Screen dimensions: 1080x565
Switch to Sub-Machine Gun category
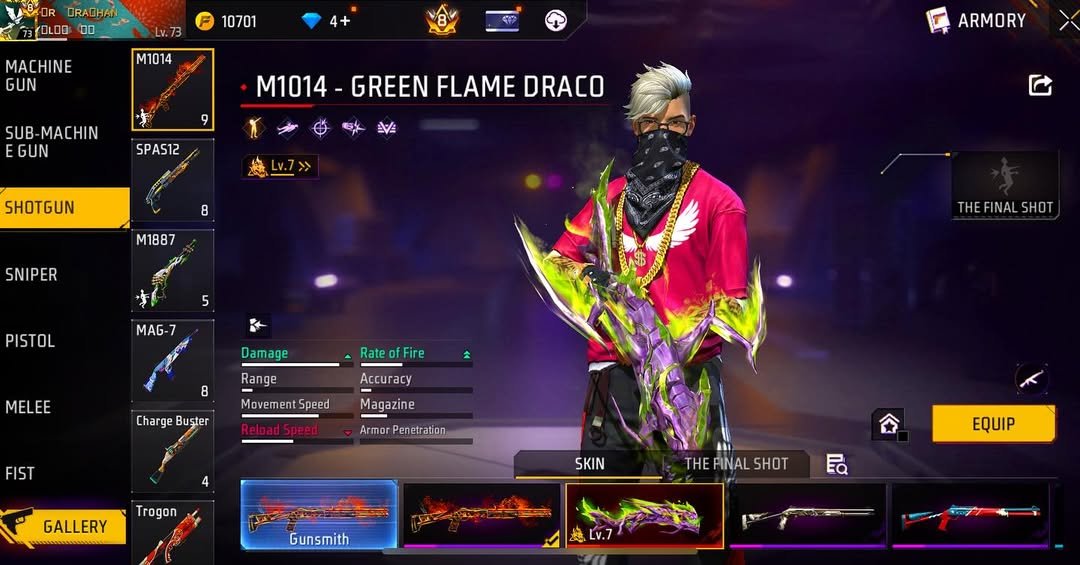coord(52,141)
